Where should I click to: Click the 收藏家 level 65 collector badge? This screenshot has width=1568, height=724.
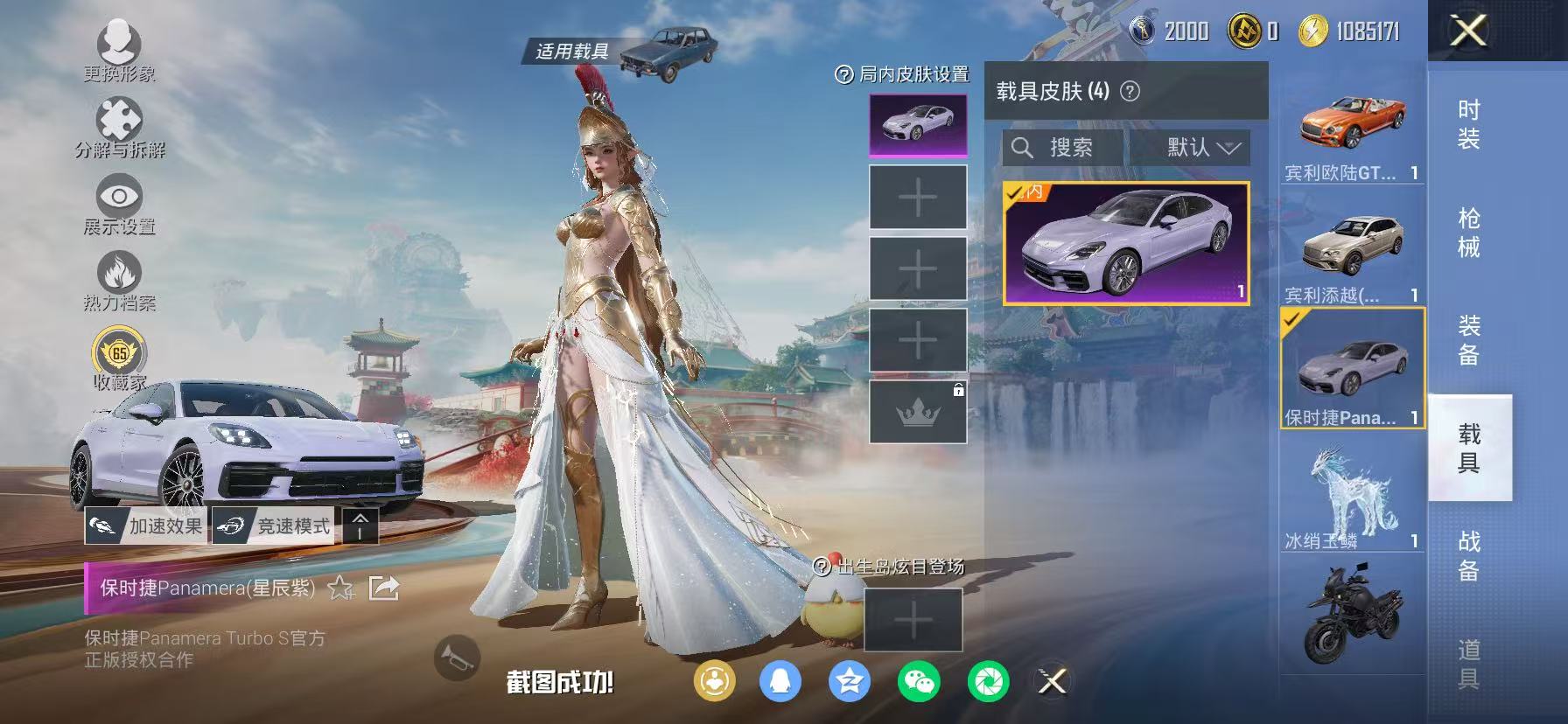[120, 353]
